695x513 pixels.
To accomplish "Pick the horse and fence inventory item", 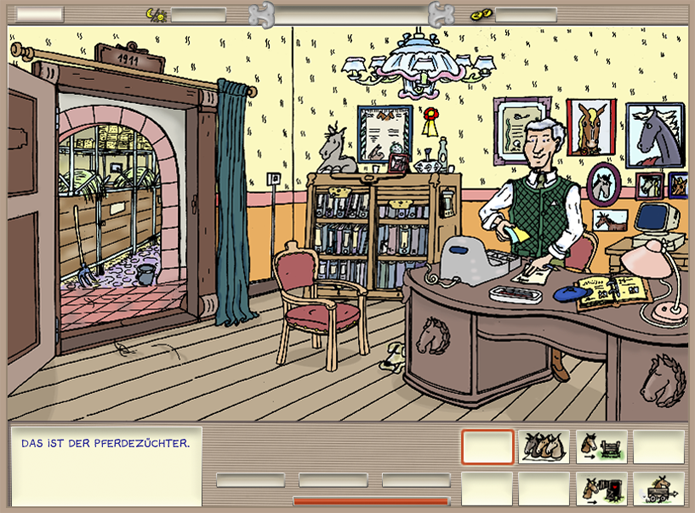I will coord(601,446).
